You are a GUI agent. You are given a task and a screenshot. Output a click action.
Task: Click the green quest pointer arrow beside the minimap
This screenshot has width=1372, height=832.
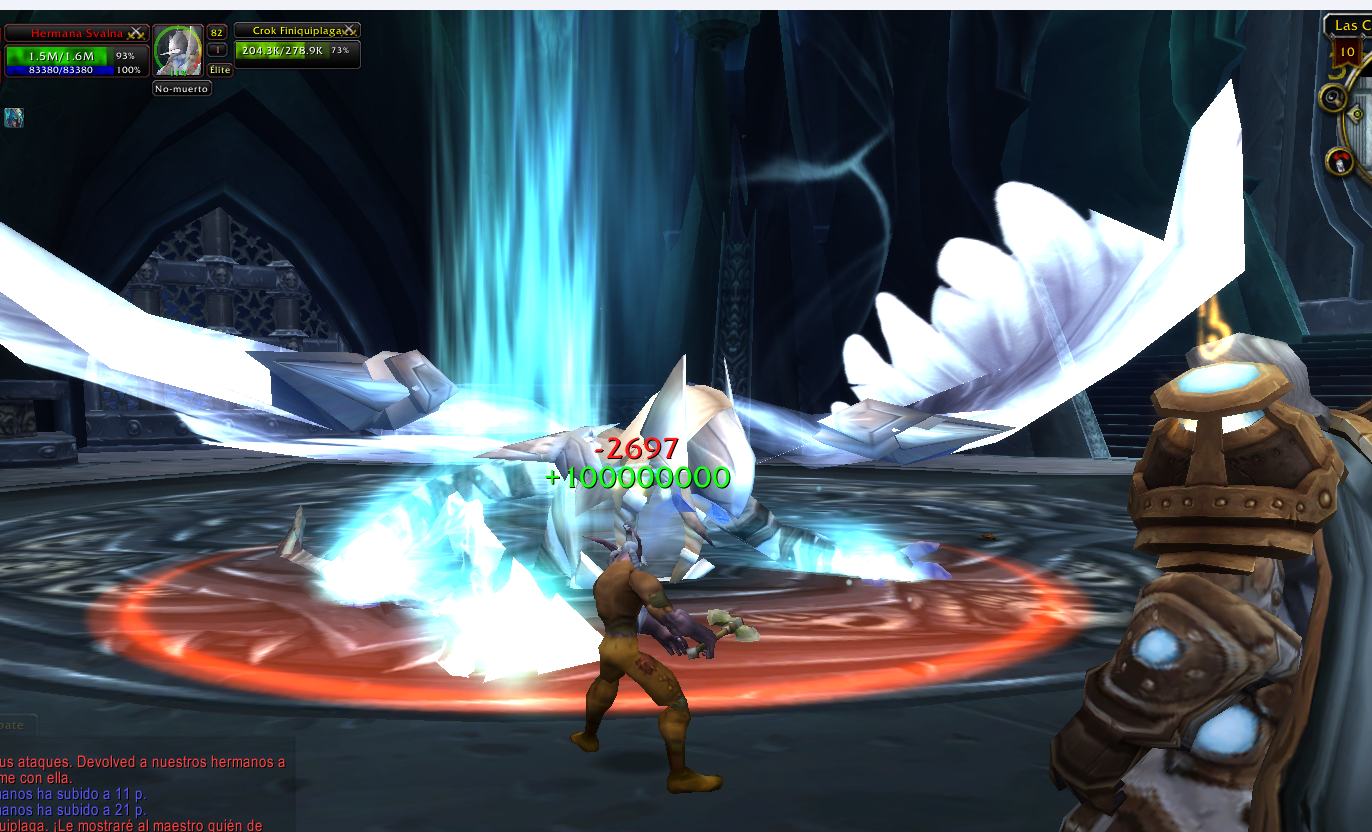click(1356, 113)
